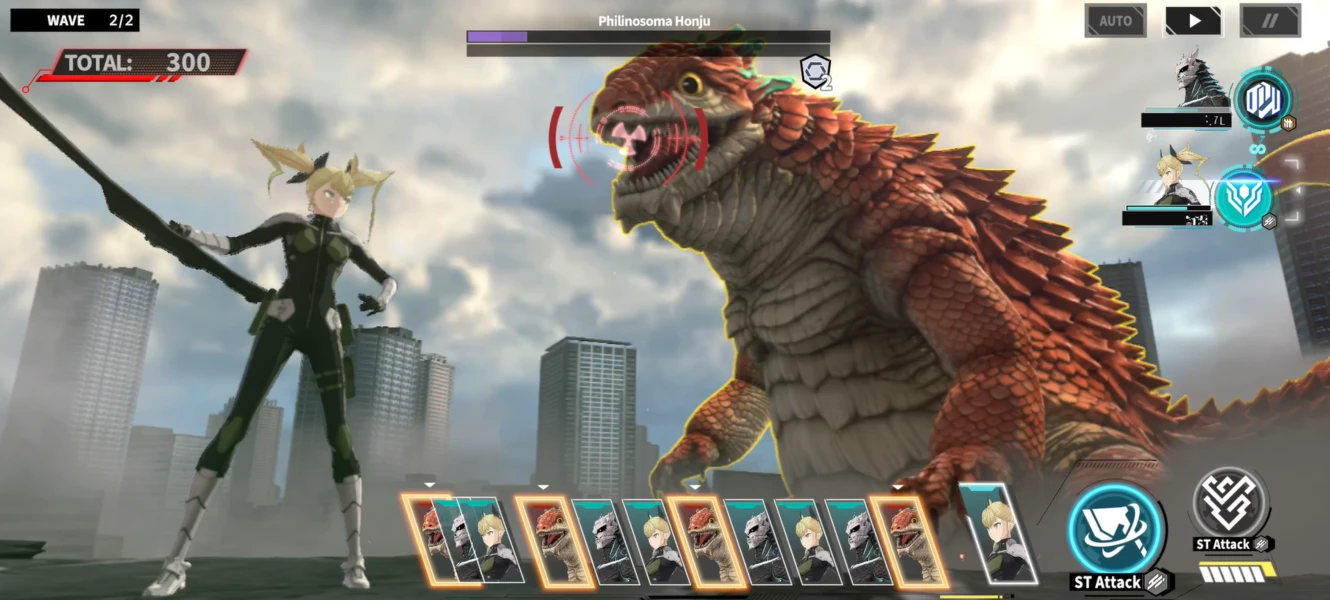Toggle the AUTO battle button
Viewport: 1330px width, 600px height.
click(x=1115, y=21)
